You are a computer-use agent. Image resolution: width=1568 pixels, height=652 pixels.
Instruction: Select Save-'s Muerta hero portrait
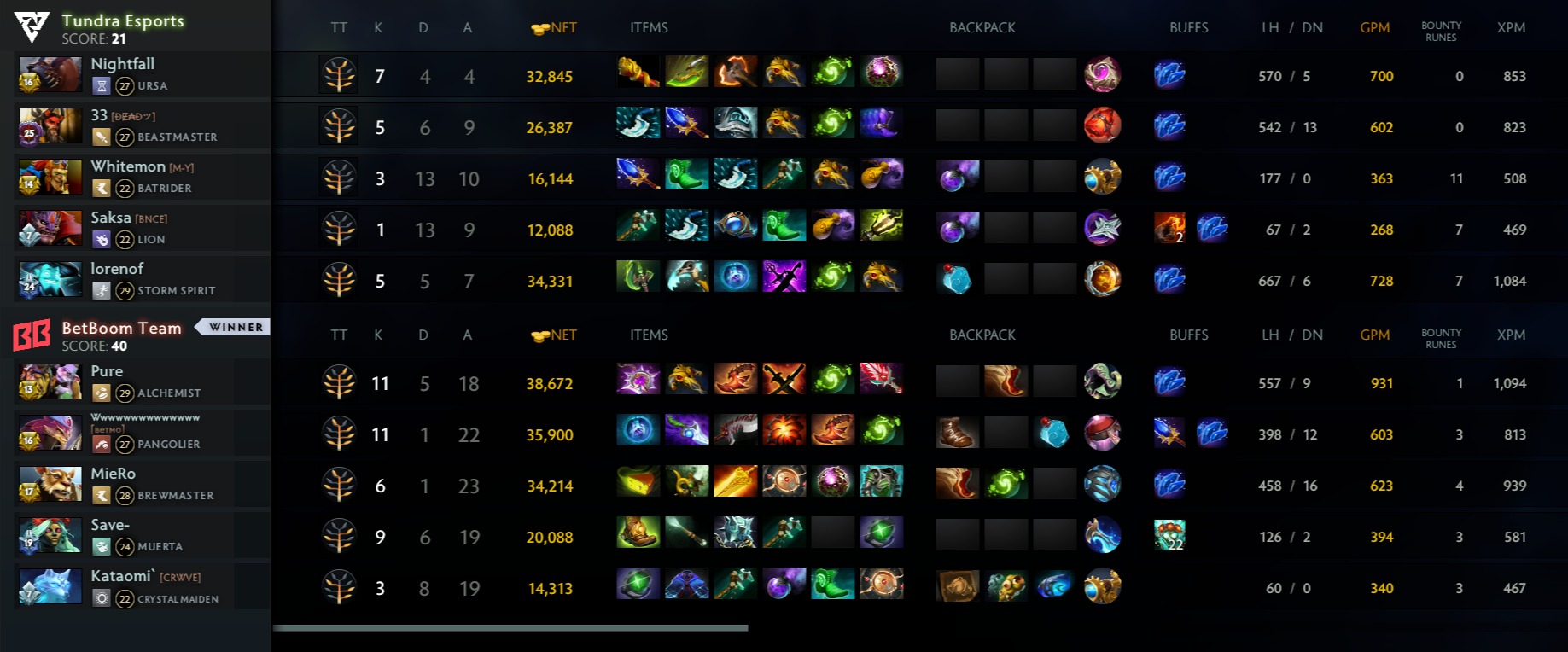coord(50,536)
